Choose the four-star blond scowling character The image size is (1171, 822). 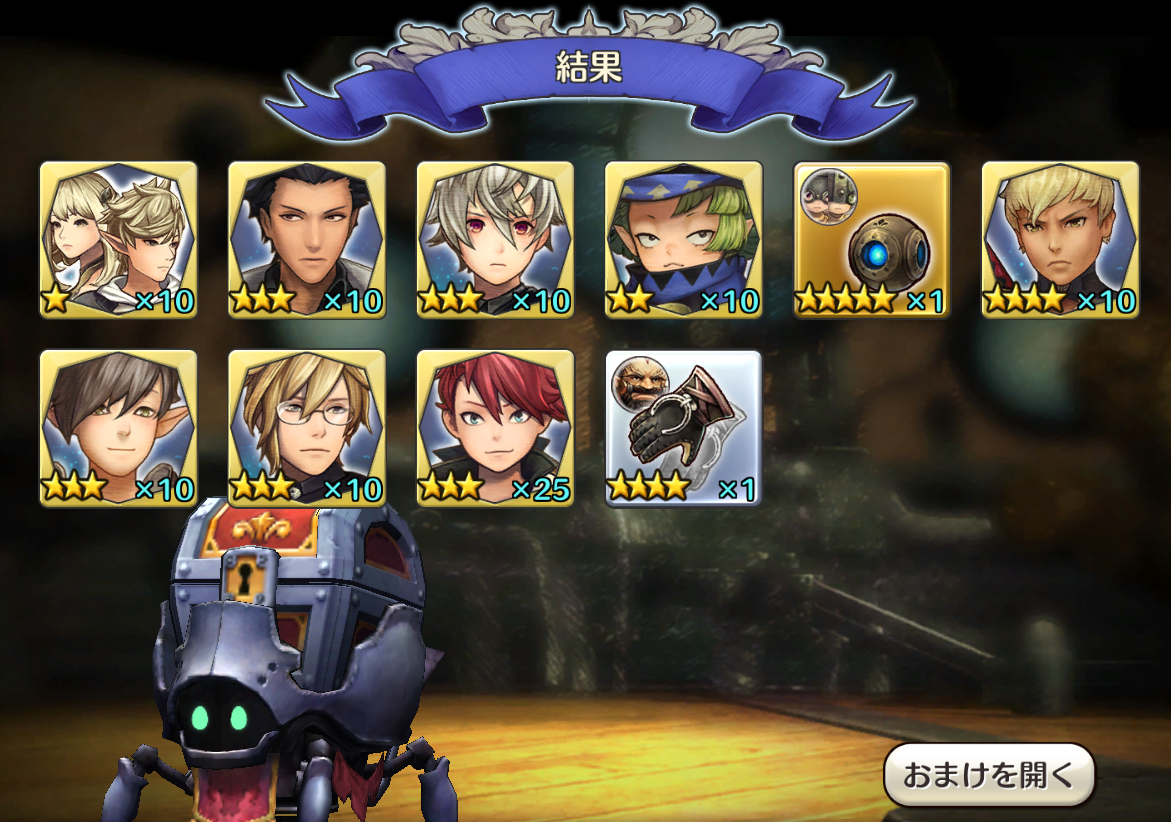click(1060, 240)
